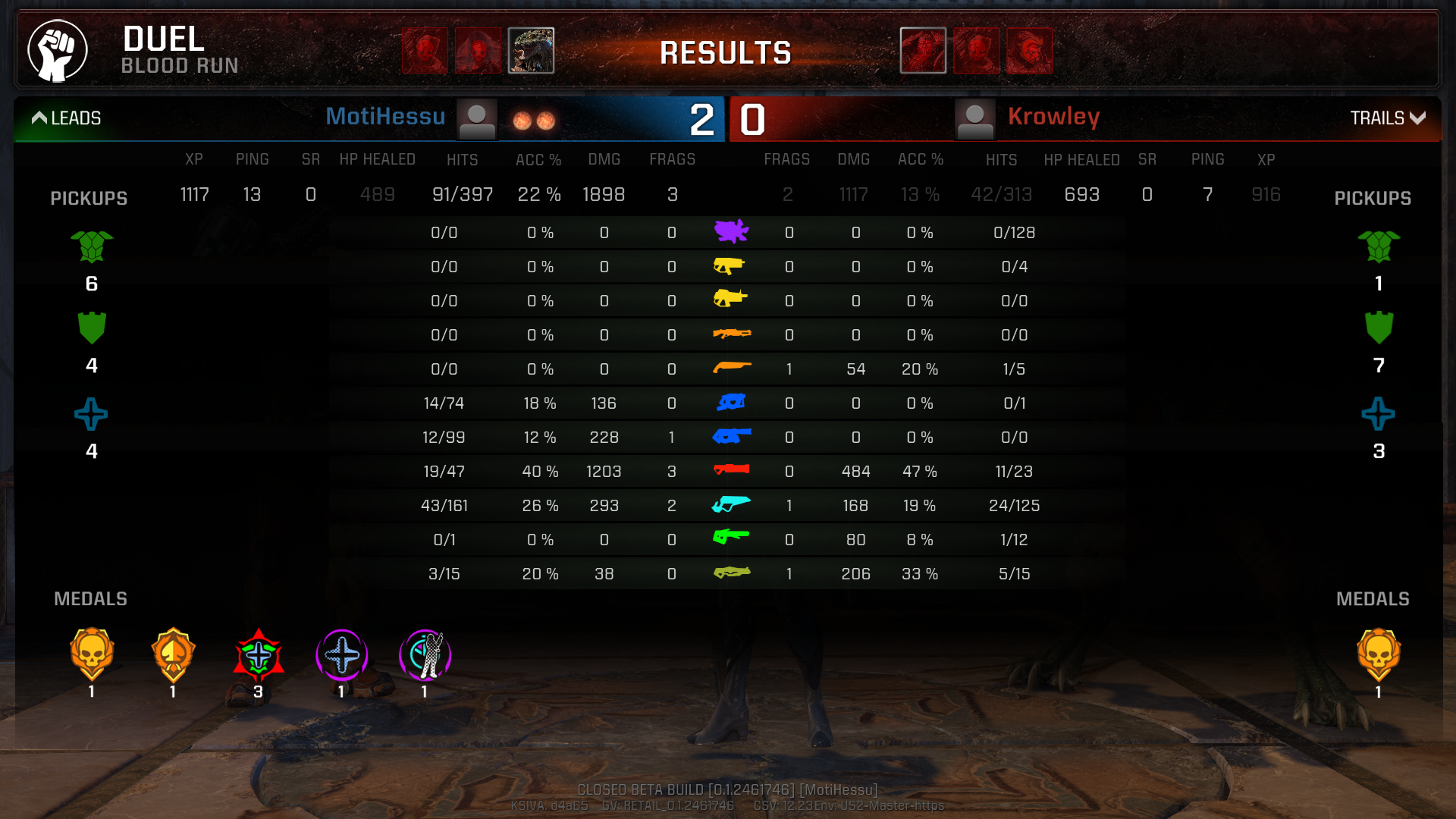
Task: Inspect the medal showing a white figure
Action: pos(425,654)
